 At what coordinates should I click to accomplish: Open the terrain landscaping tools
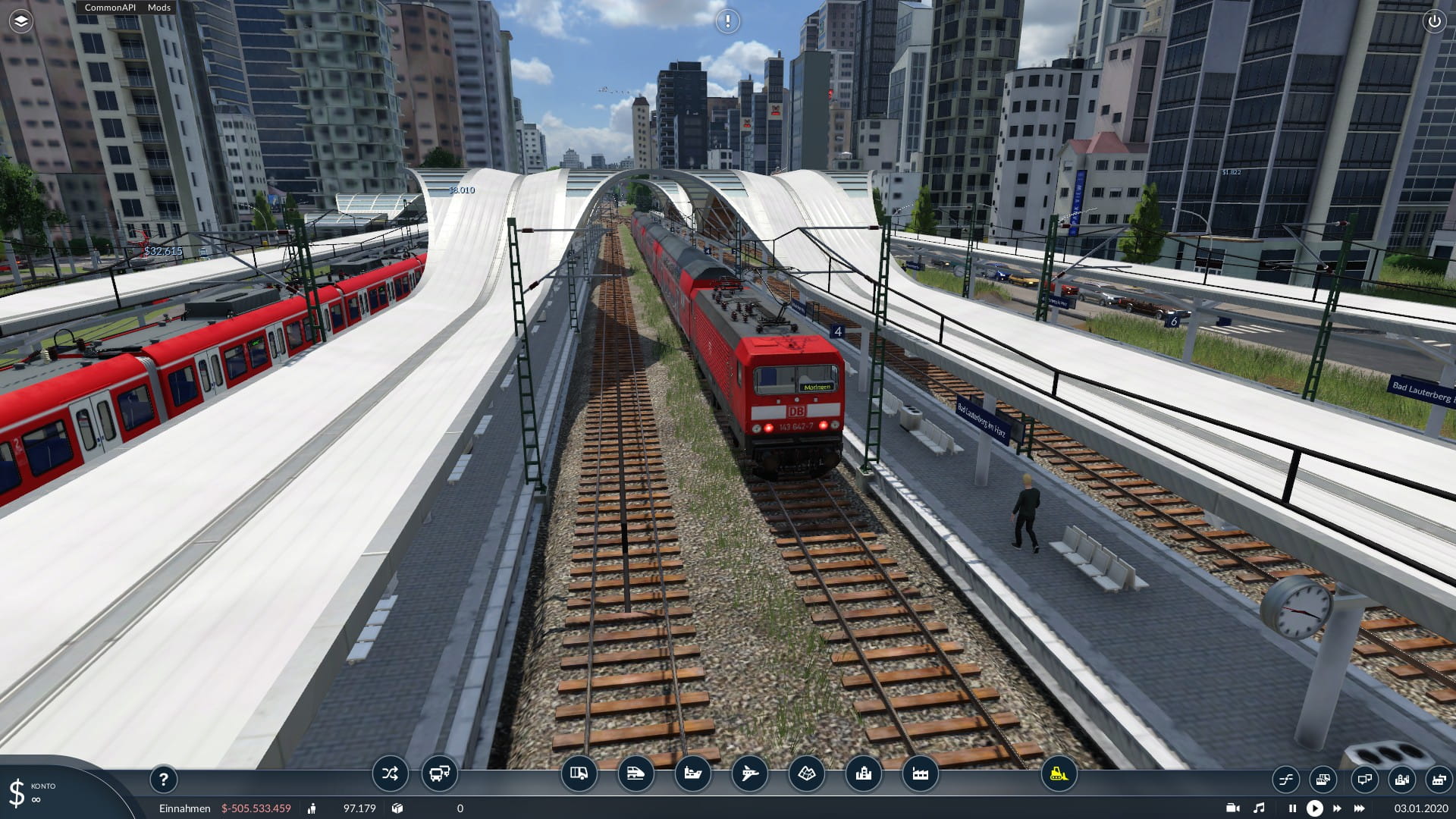point(806,774)
